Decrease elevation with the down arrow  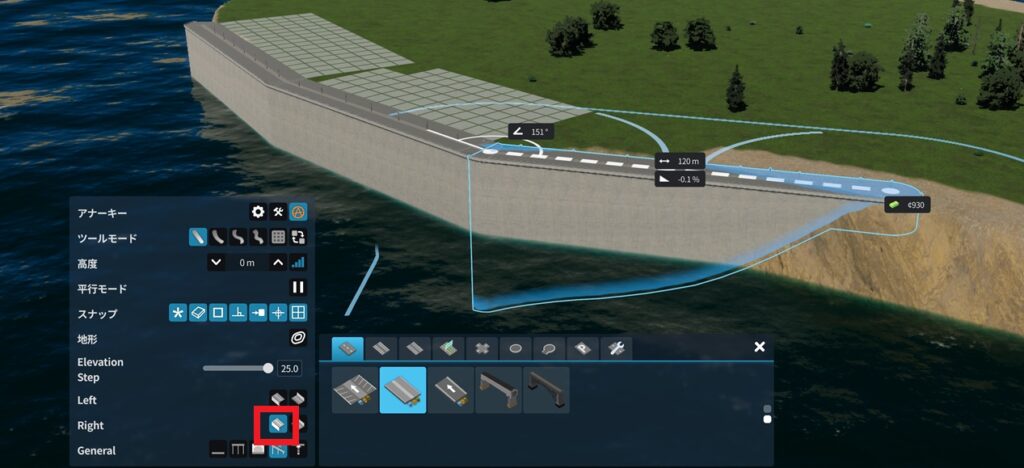[216, 262]
